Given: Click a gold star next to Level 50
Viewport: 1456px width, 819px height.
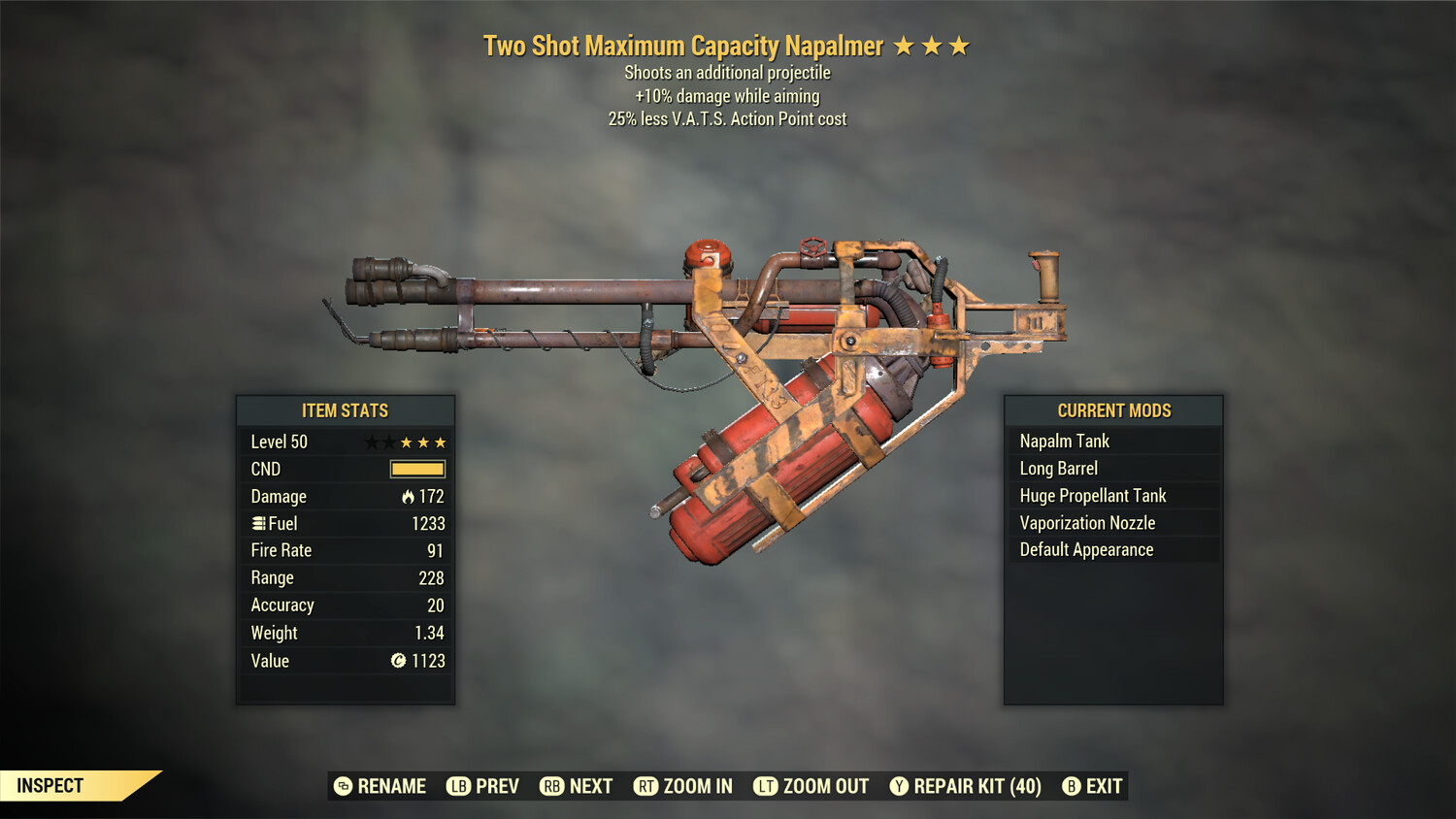Looking at the screenshot, I should tap(408, 442).
